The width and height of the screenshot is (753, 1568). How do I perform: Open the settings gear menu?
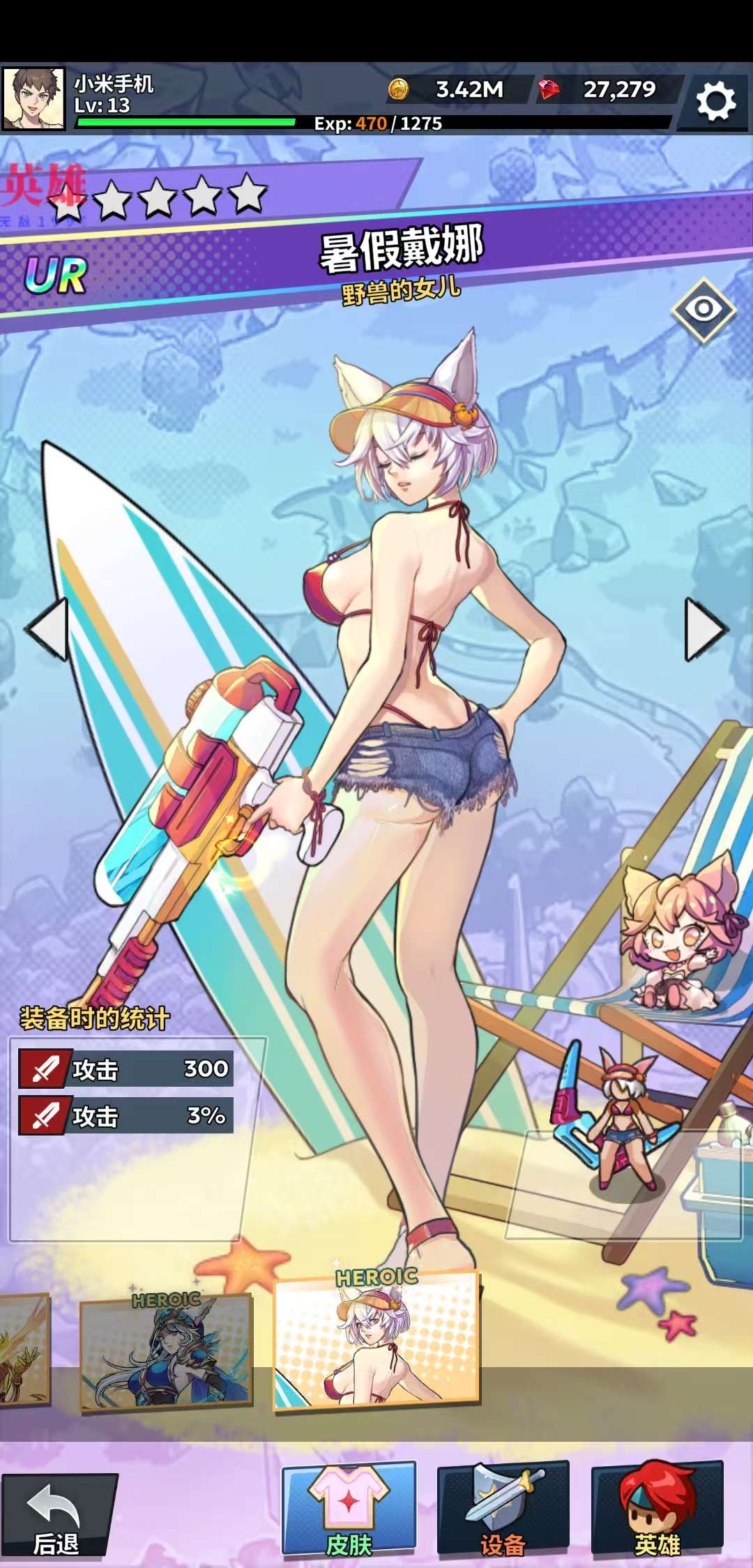pos(715,102)
